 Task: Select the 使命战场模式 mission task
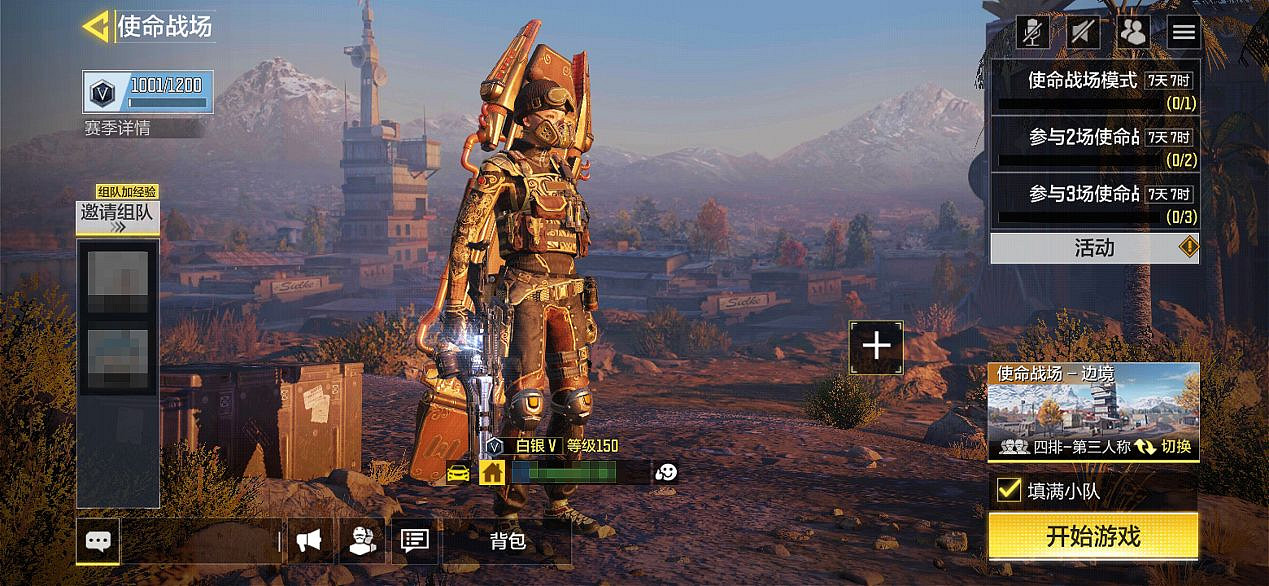click(x=1094, y=88)
